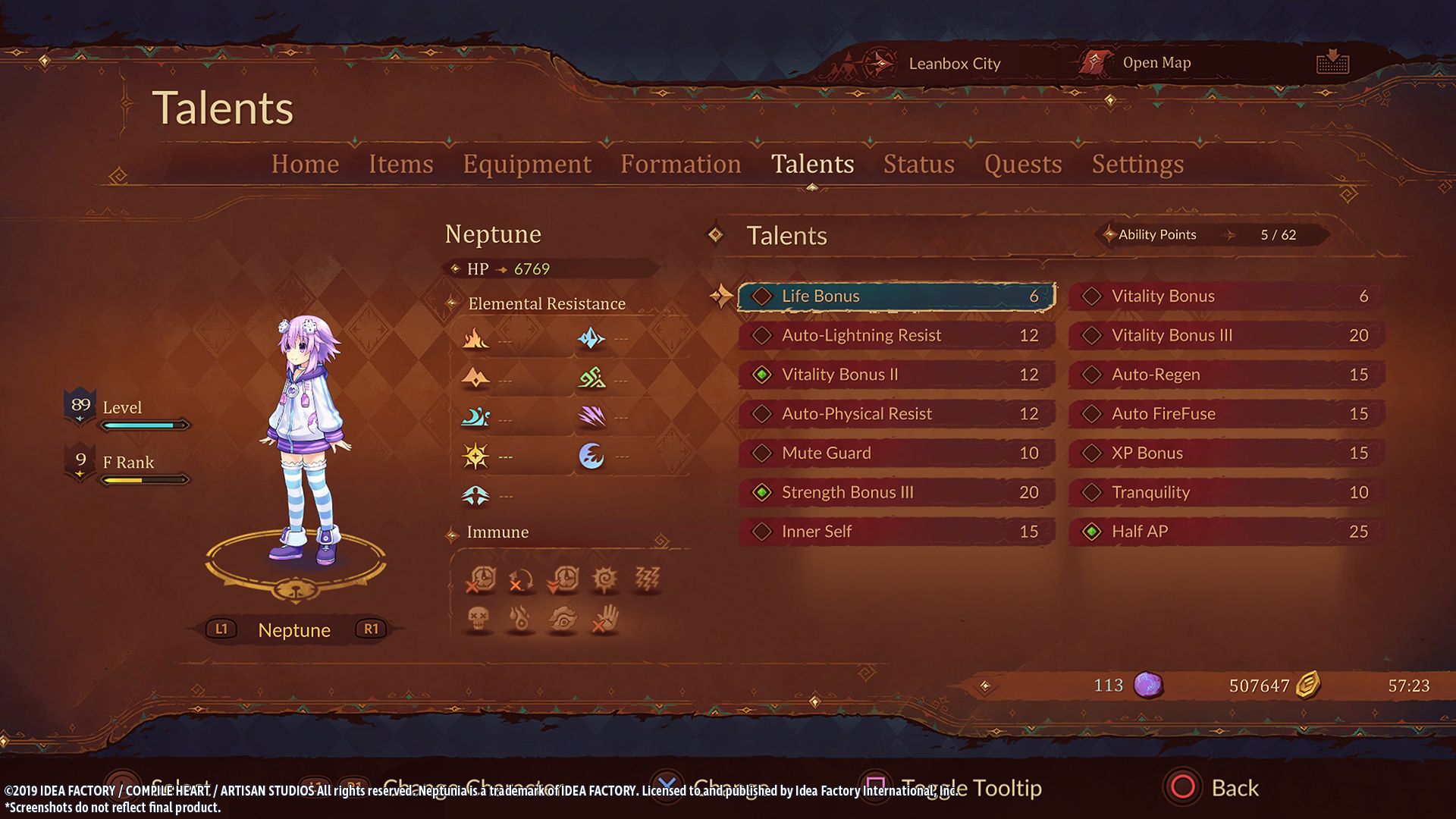Select the Inner Self talent
Screen dimensions: 1456x819
pyautogui.click(x=896, y=532)
